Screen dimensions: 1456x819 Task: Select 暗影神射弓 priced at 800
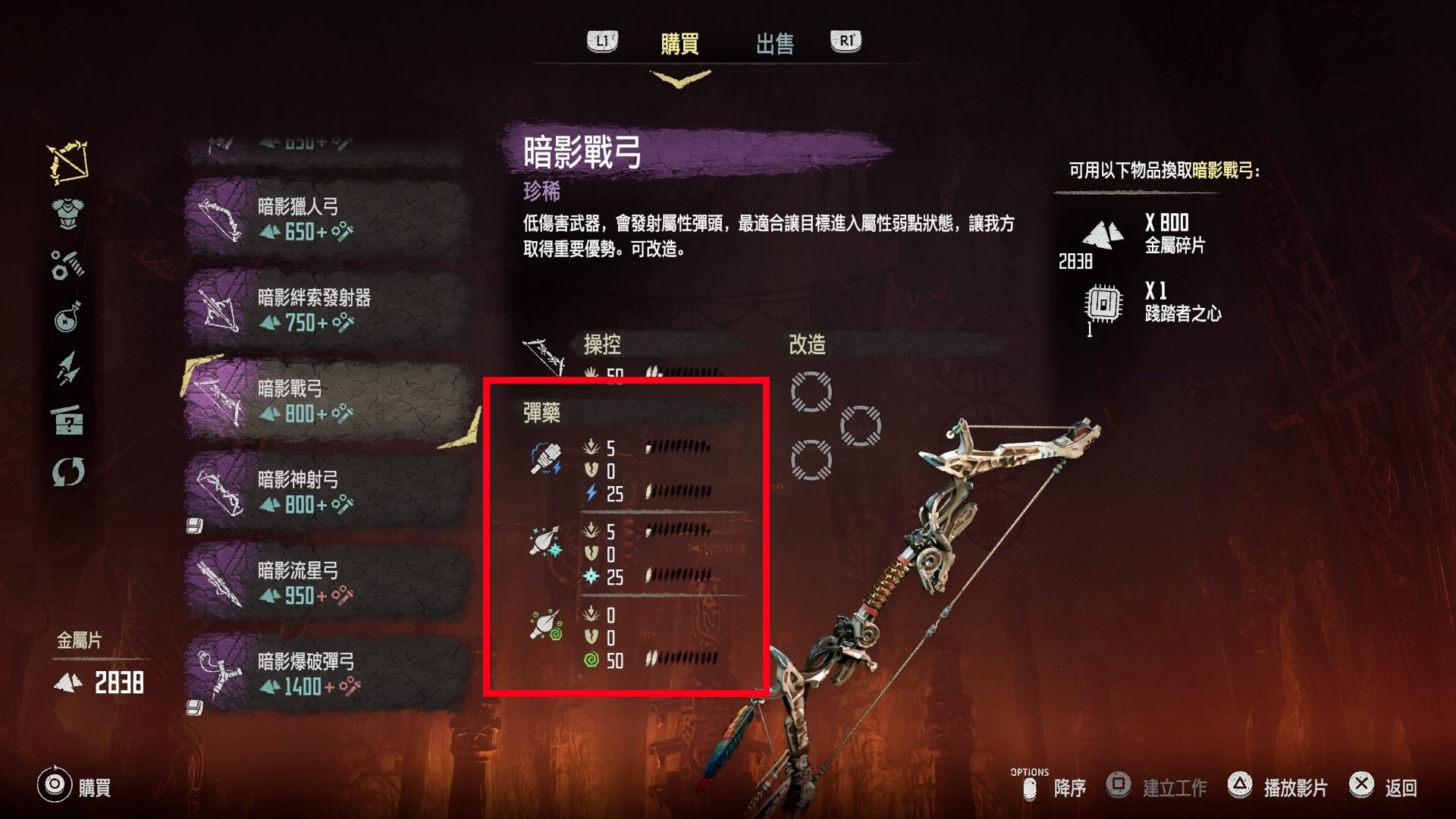326,492
